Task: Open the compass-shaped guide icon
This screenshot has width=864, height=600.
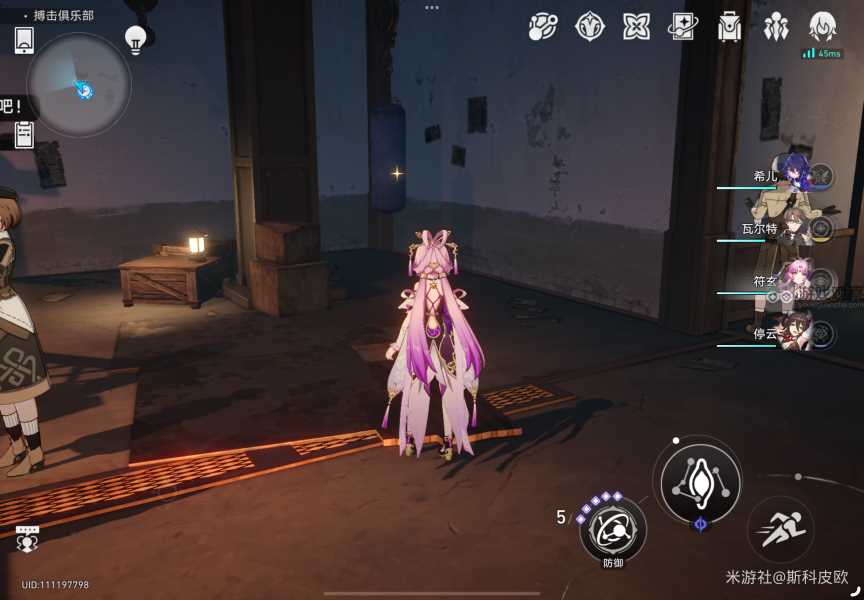Action: [x=590, y=27]
